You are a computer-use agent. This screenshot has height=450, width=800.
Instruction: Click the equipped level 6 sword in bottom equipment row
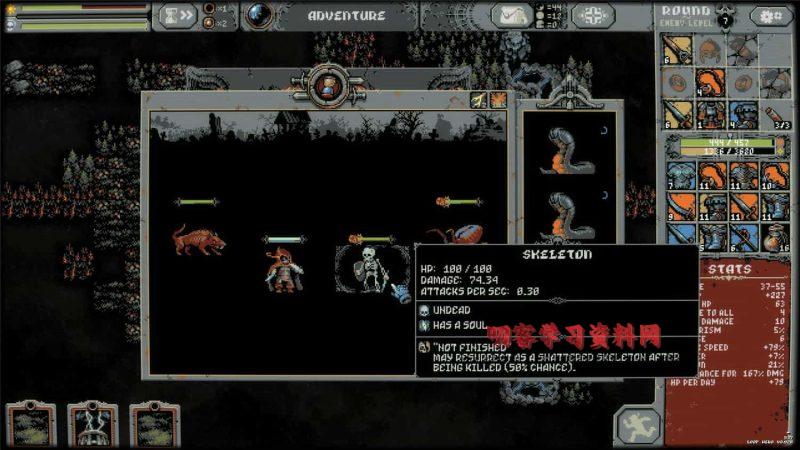click(x=679, y=113)
